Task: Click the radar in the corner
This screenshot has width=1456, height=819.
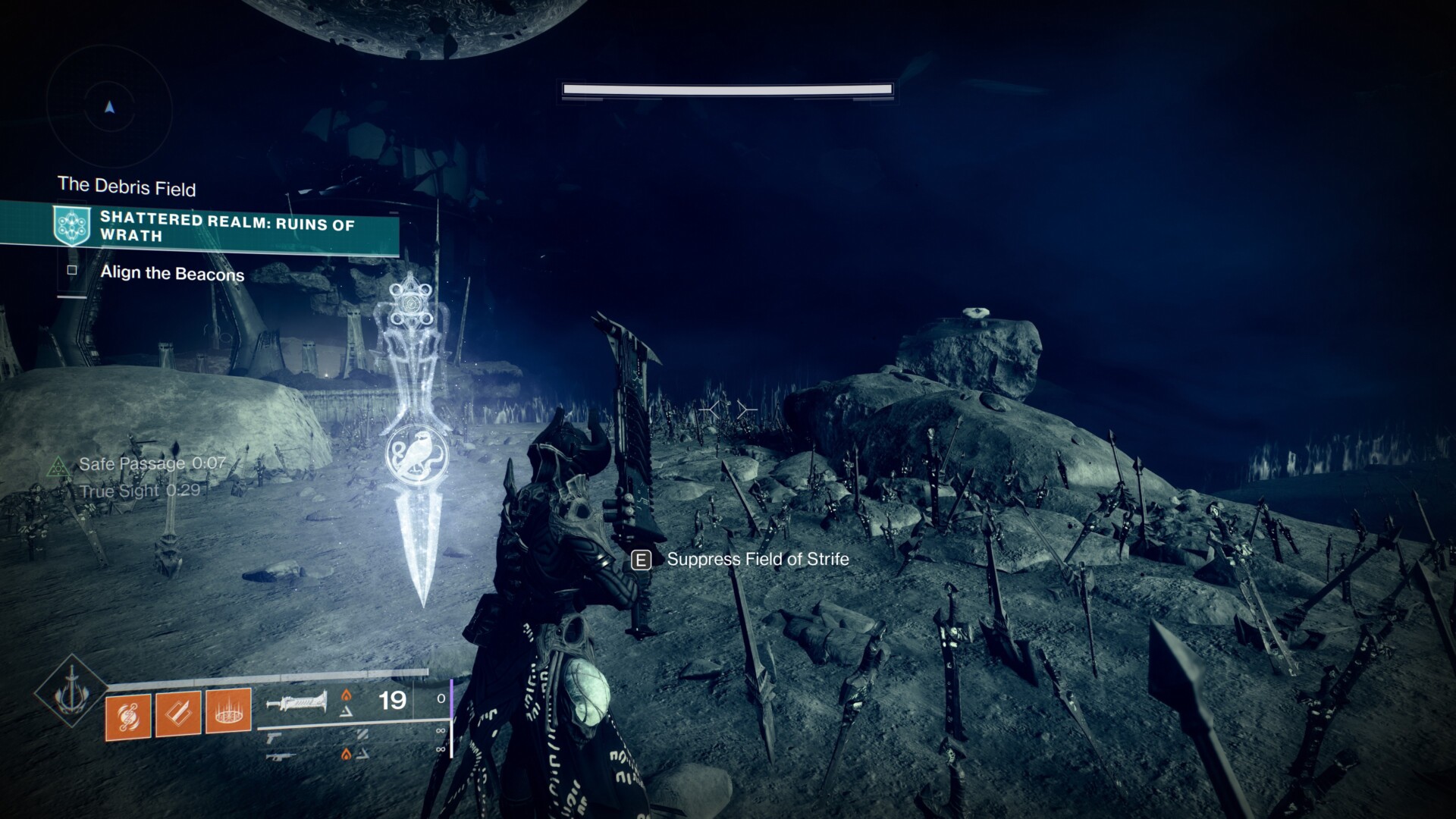Action: pos(110,108)
